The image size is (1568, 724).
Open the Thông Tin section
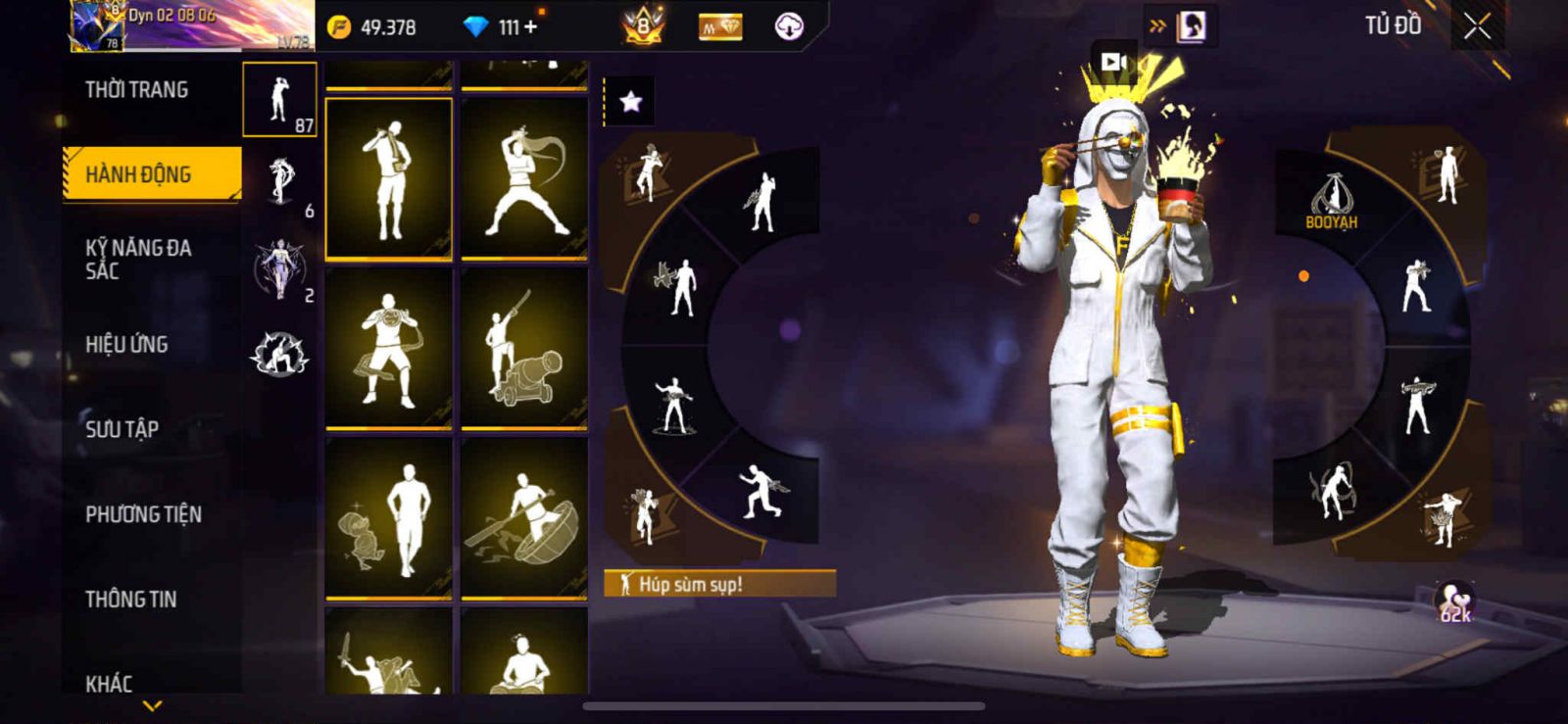[131, 599]
